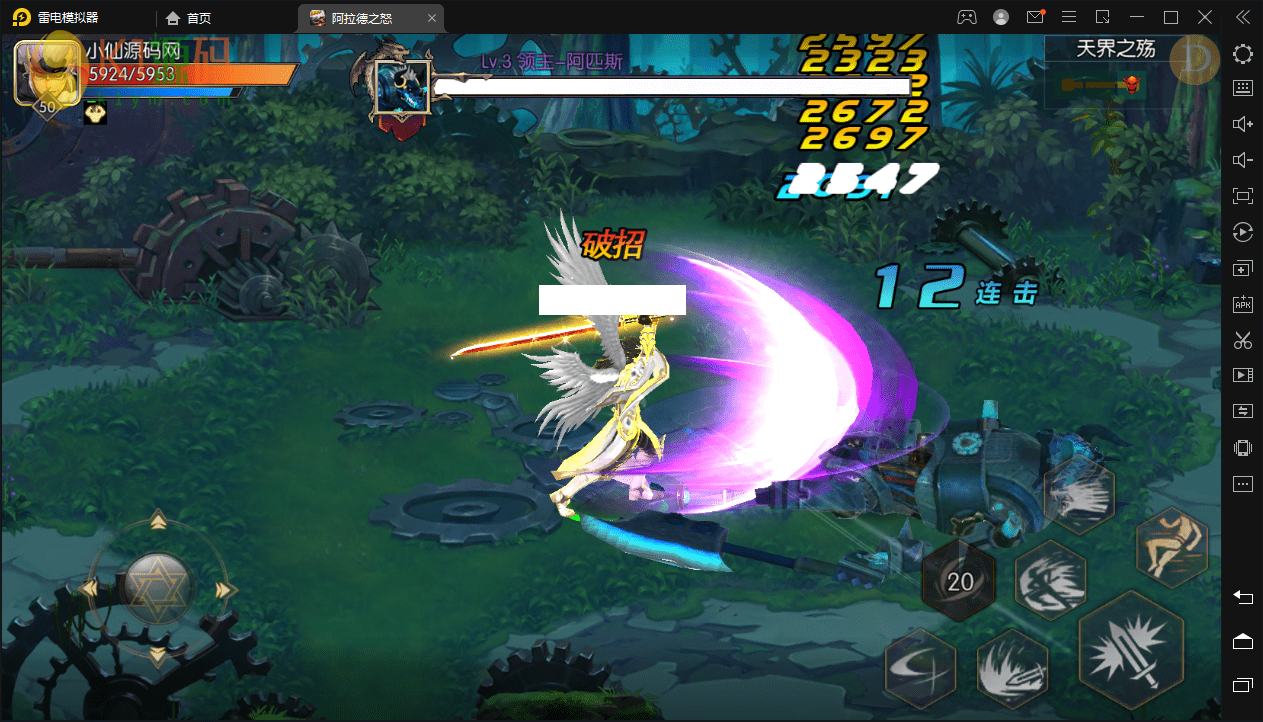Image resolution: width=1263 pixels, height=722 pixels.
Task: Select the boss 阿匹斯 dragon portrait
Action: coord(402,88)
